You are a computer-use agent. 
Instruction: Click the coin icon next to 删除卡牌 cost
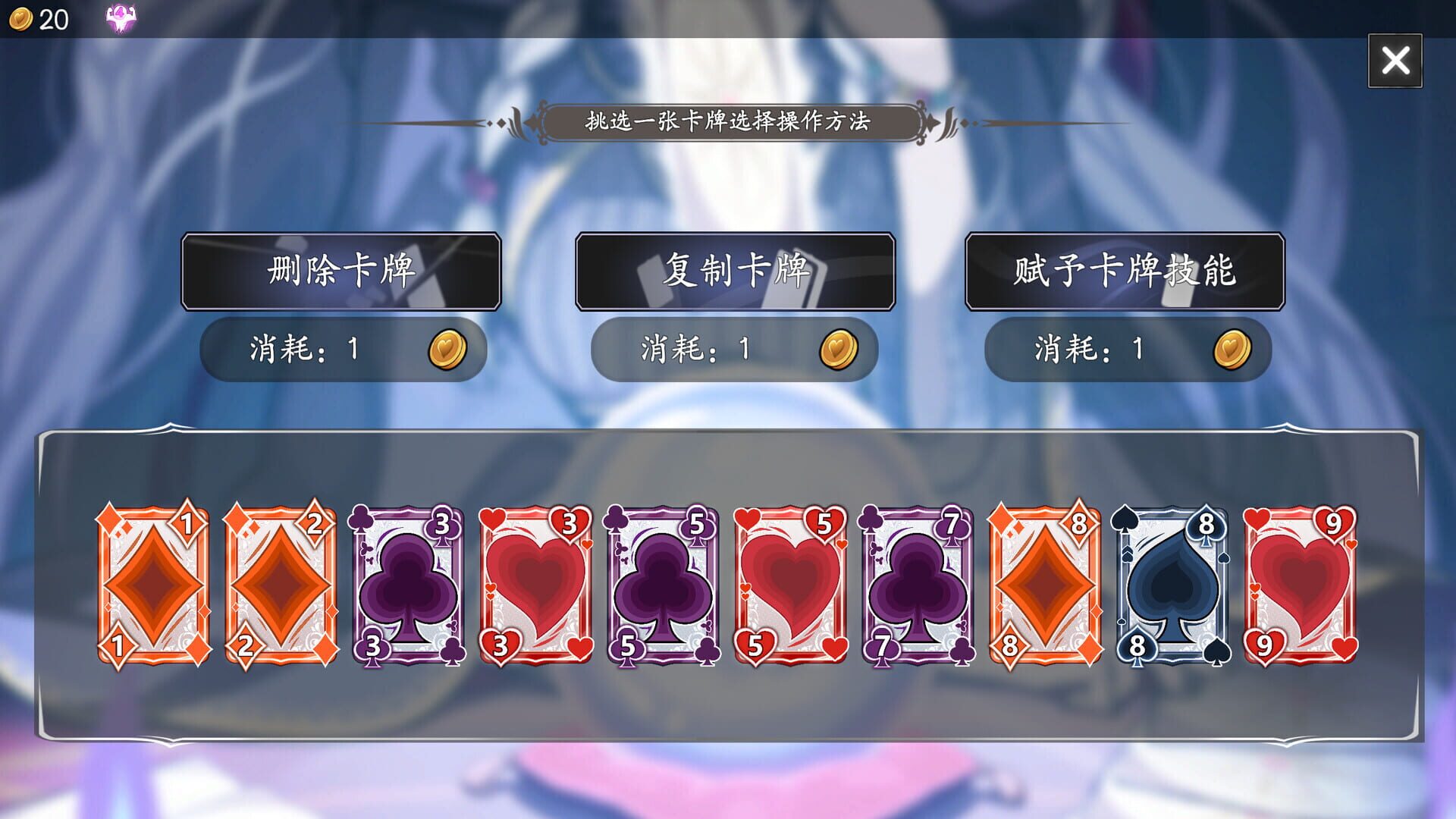[449, 350]
